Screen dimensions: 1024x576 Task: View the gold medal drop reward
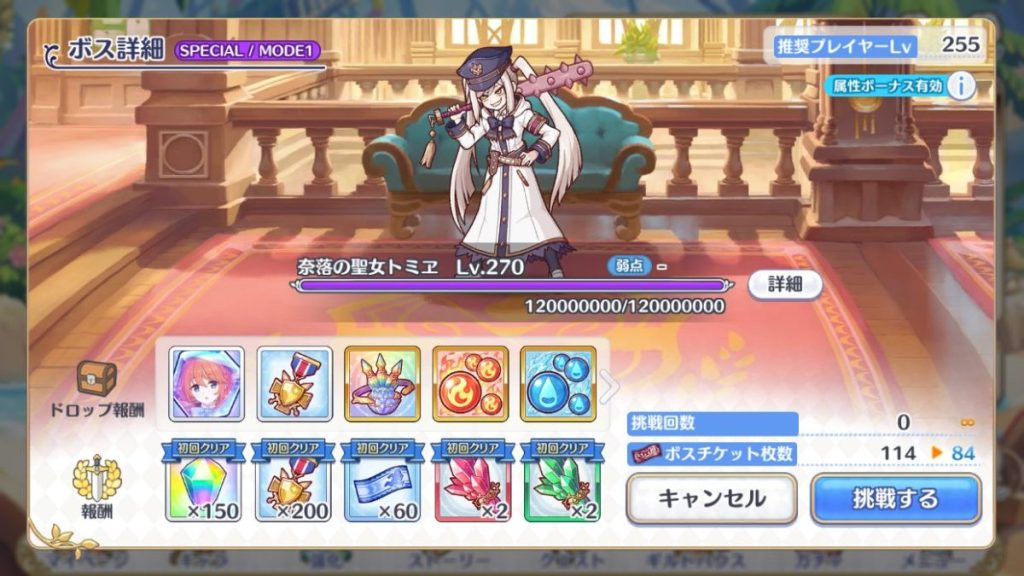294,383
